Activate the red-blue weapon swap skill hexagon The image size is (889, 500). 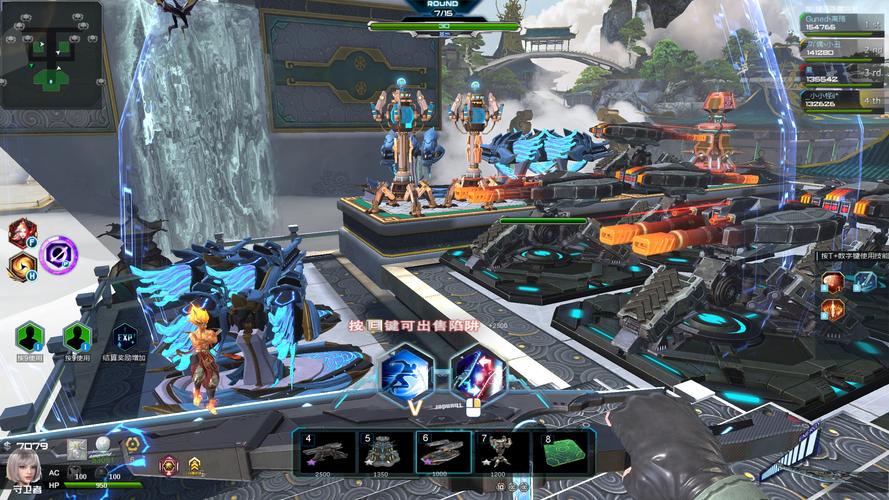[x=479, y=373]
